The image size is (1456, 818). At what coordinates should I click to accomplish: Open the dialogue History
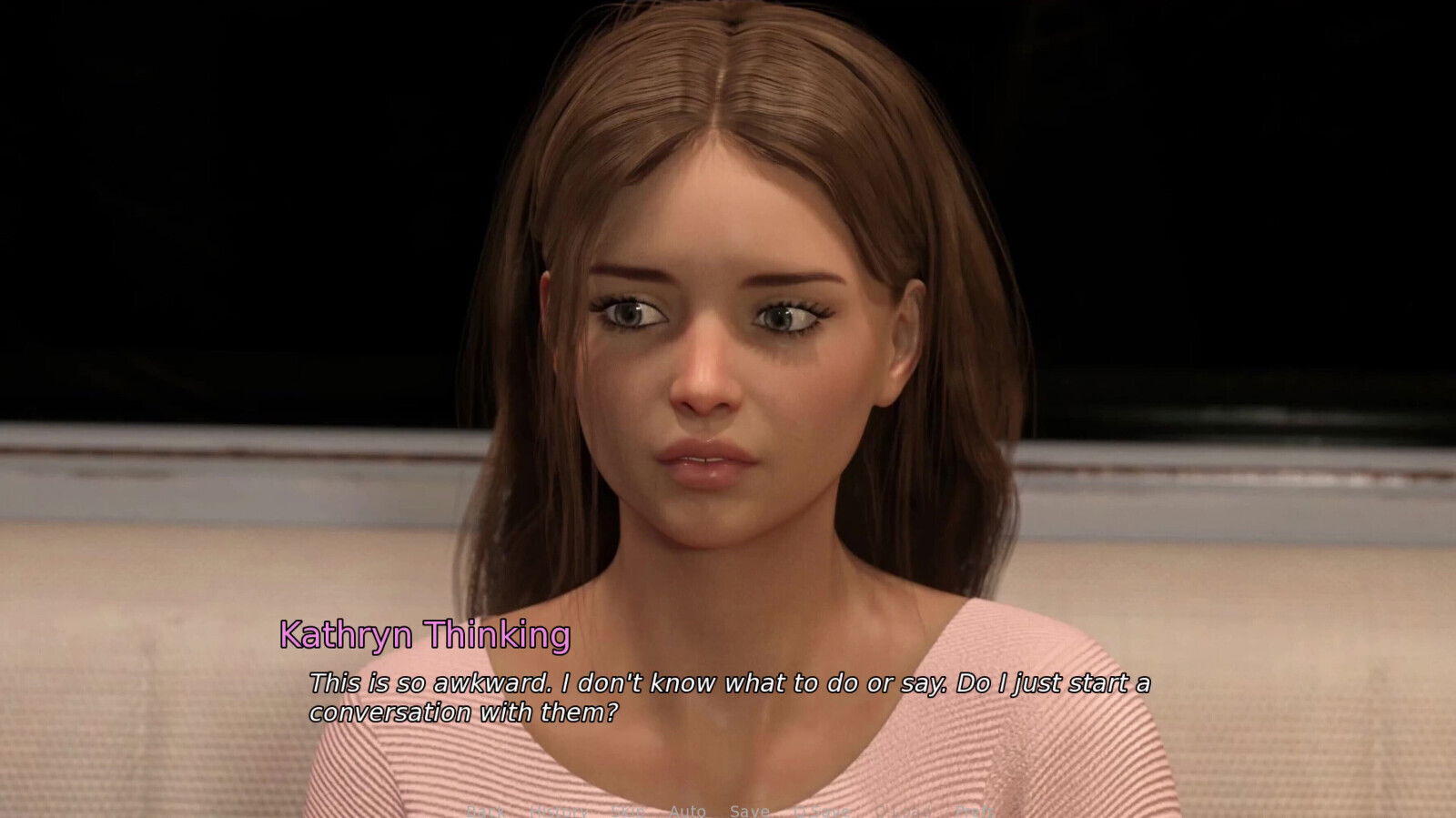557,811
